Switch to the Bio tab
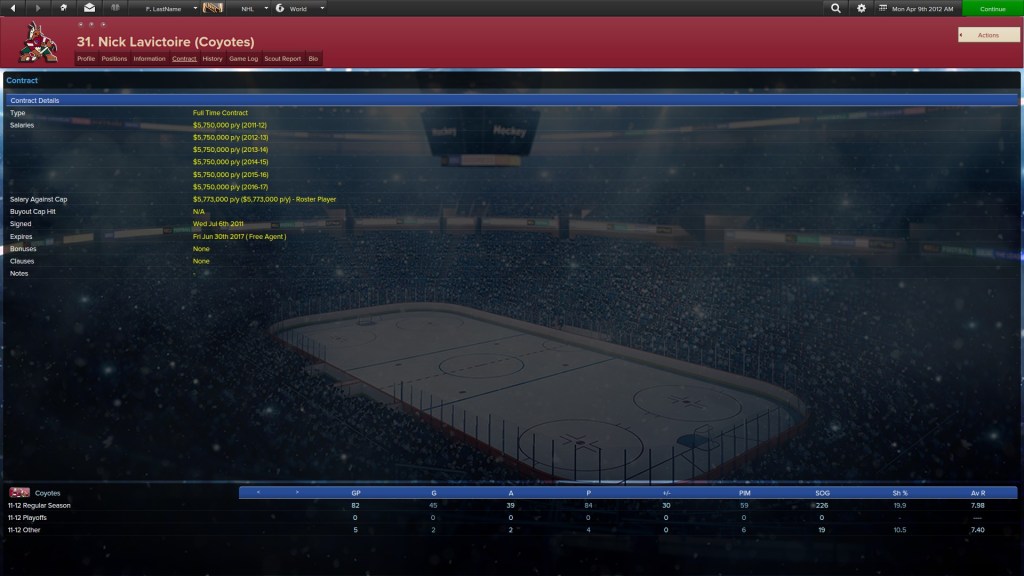The width and height of the screenshot is (1024, 576). [313, 59]
